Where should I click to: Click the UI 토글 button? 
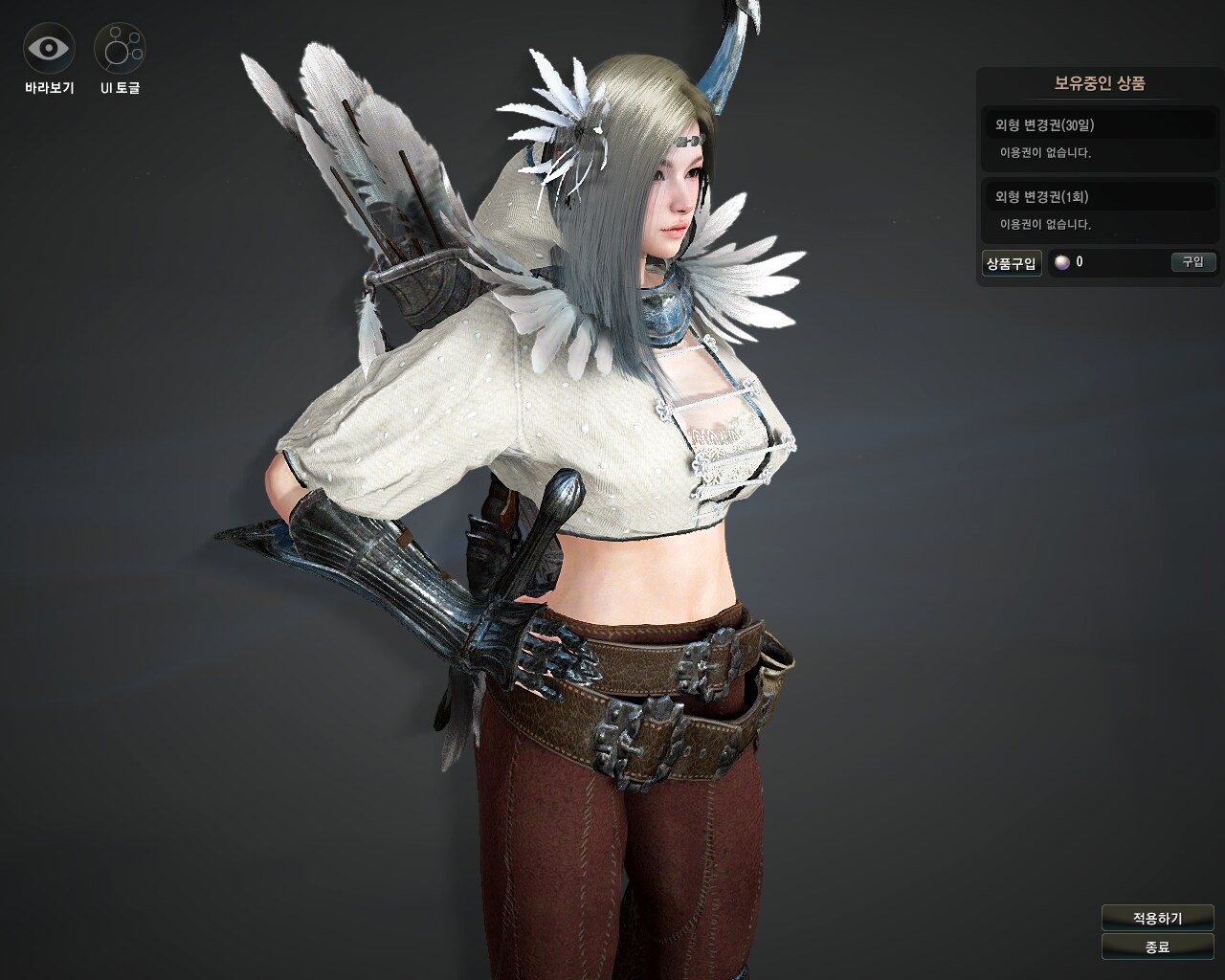(x=120, y=49)
